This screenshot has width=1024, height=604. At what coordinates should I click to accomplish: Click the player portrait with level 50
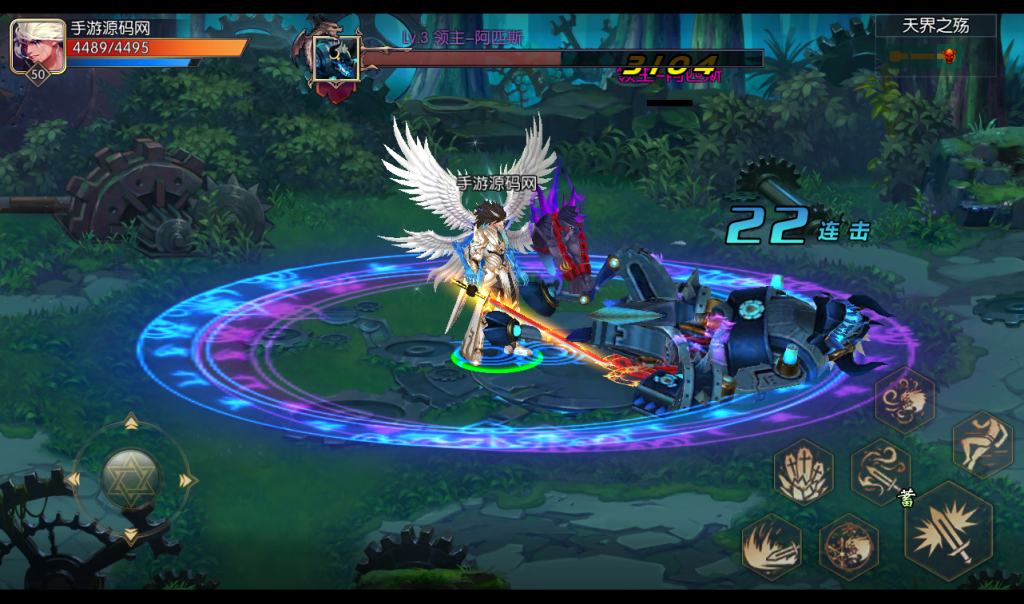point(38,47)
